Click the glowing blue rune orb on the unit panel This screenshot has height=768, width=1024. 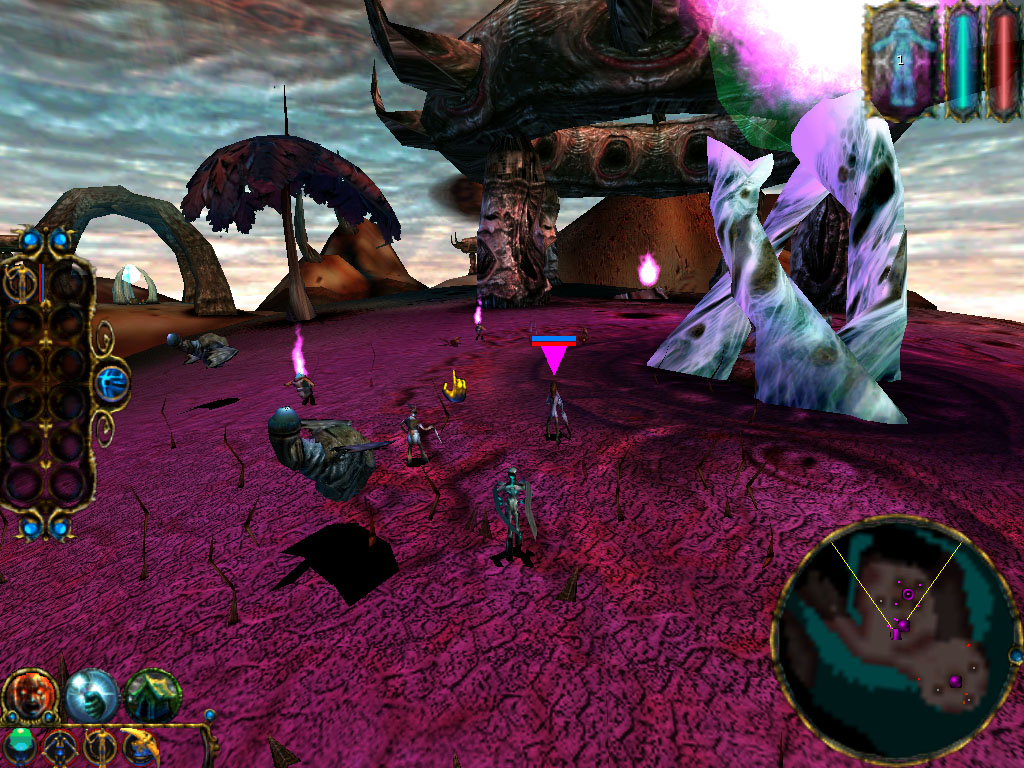[x=112, y=383]
